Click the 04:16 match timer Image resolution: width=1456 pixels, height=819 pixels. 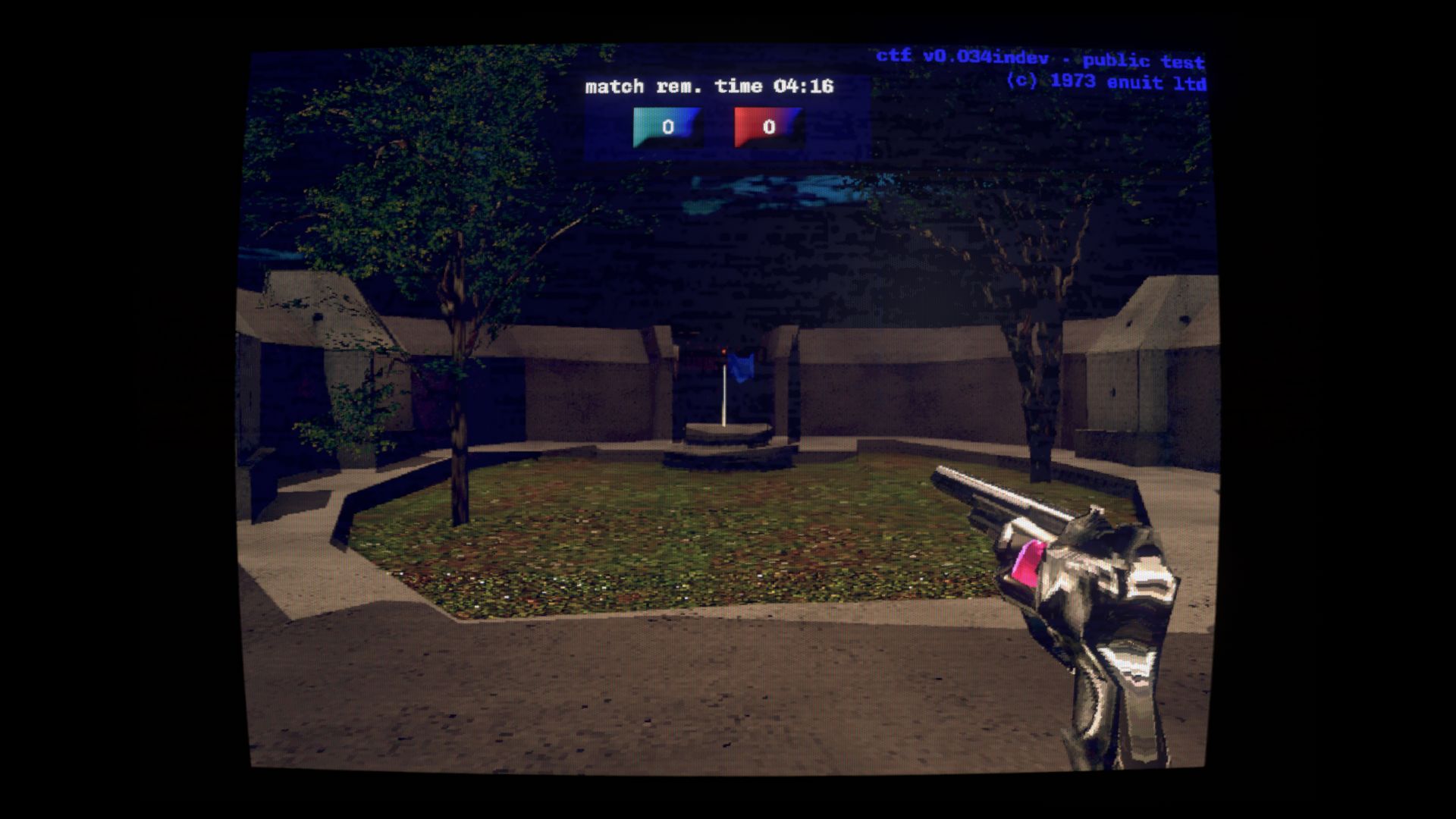point(806,86)
